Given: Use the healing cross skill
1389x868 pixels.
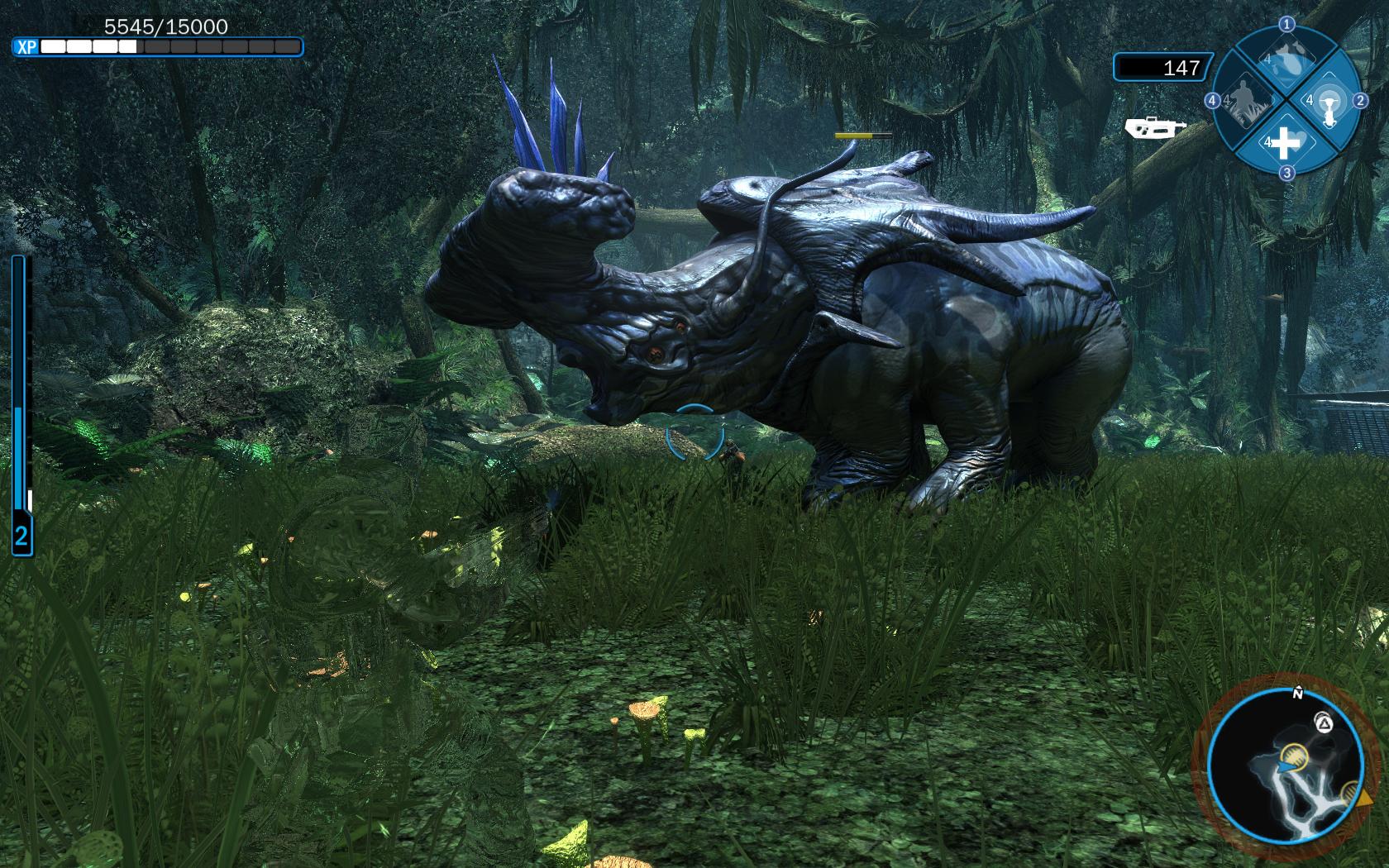Looking at the screenshot, I should click(1285, 143).
